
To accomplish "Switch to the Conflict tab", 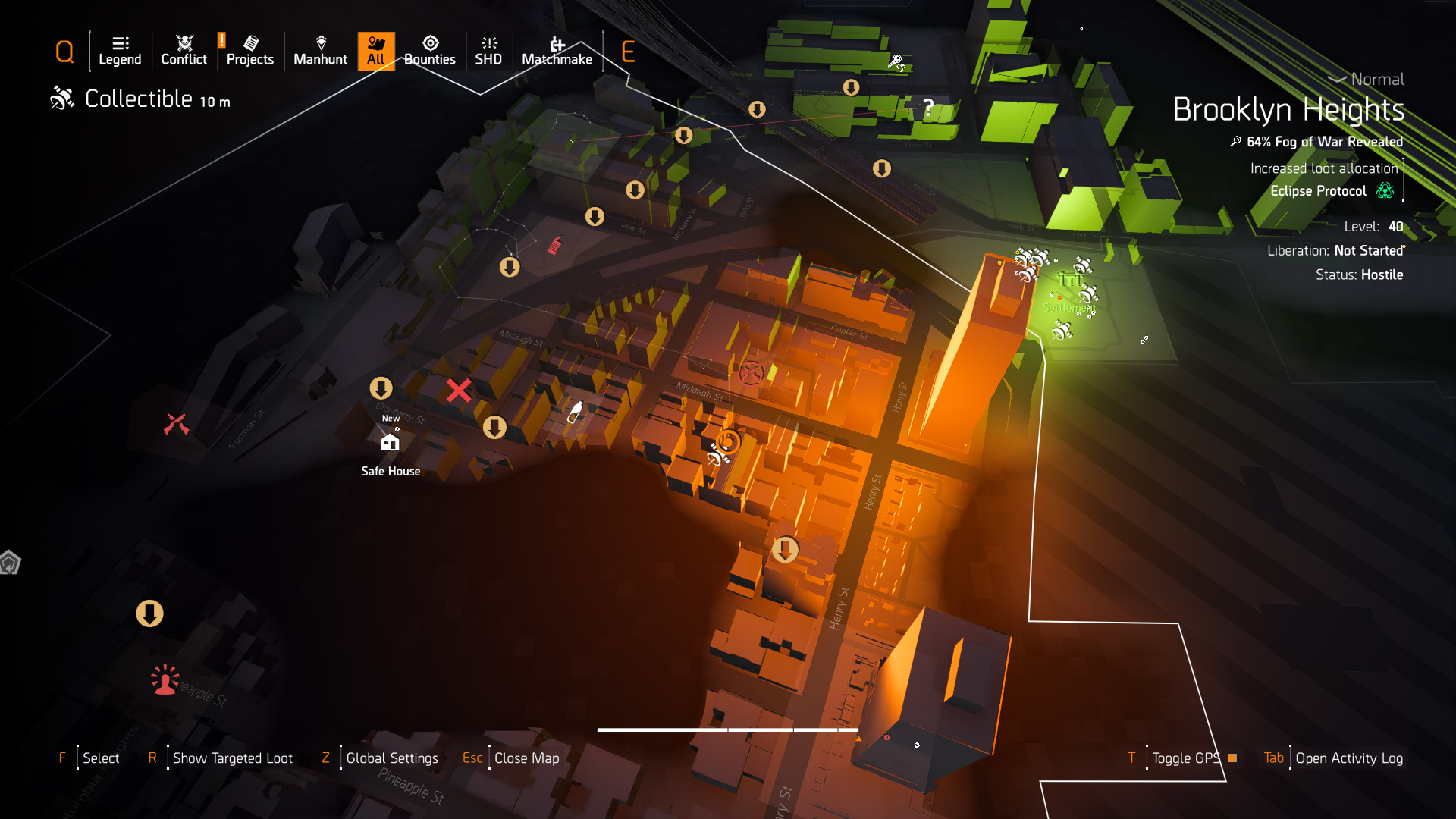I will [184, 51].
